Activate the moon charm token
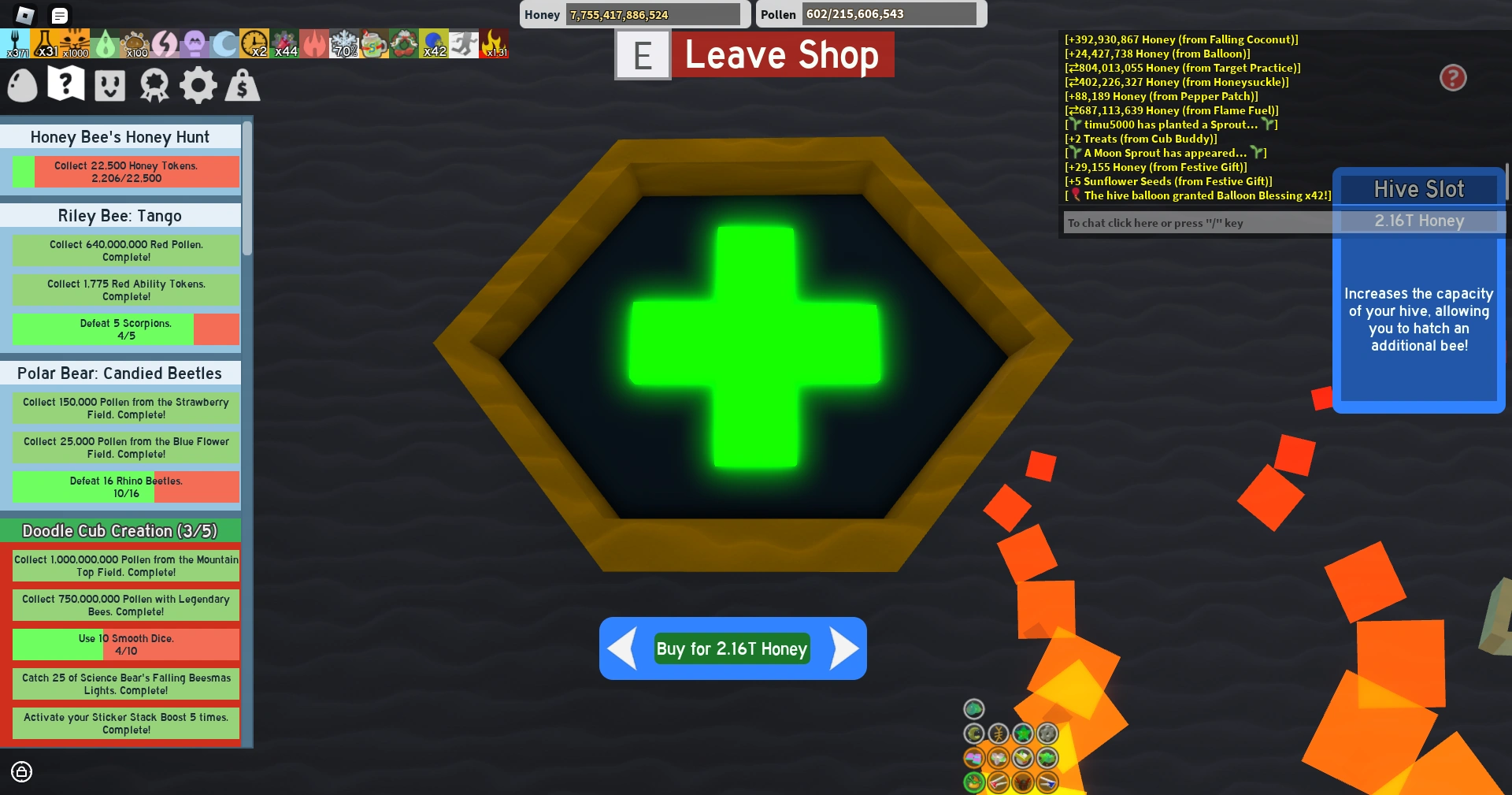The height and width of the screenshot is (795, 1512). [x=973, y=734]
